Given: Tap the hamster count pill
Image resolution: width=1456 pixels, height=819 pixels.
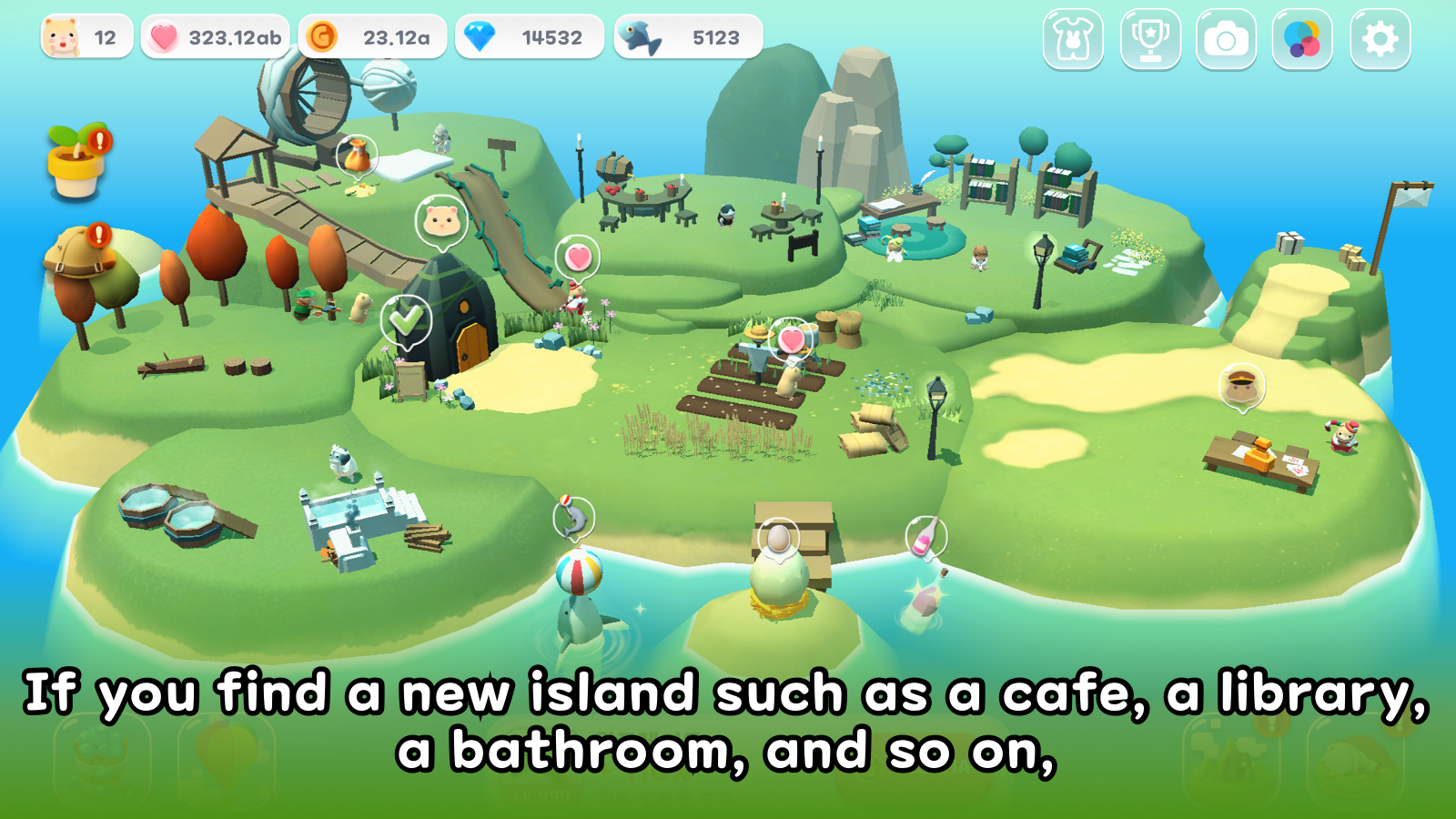Looking at the screenshot, I should tap(86, 37).
